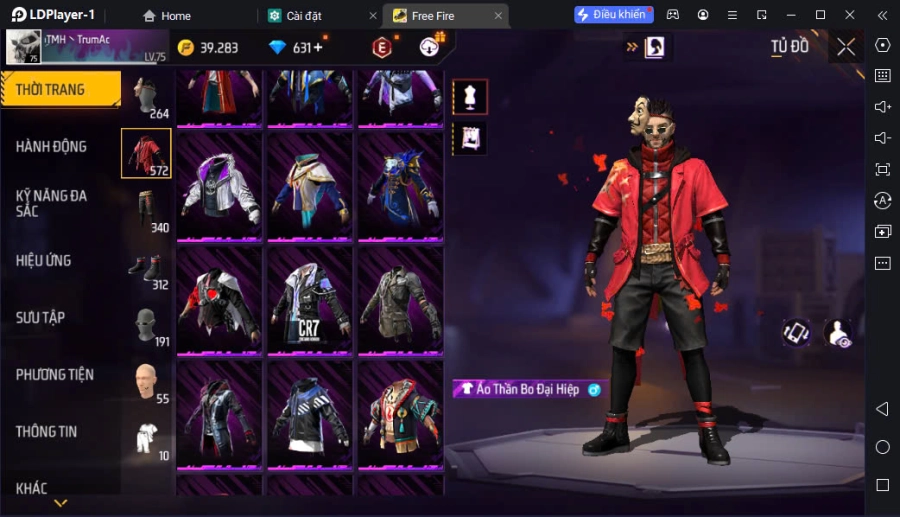Close the wardrobe with the X button
Viewport: 900px width, 517px height.
[846, 47]
